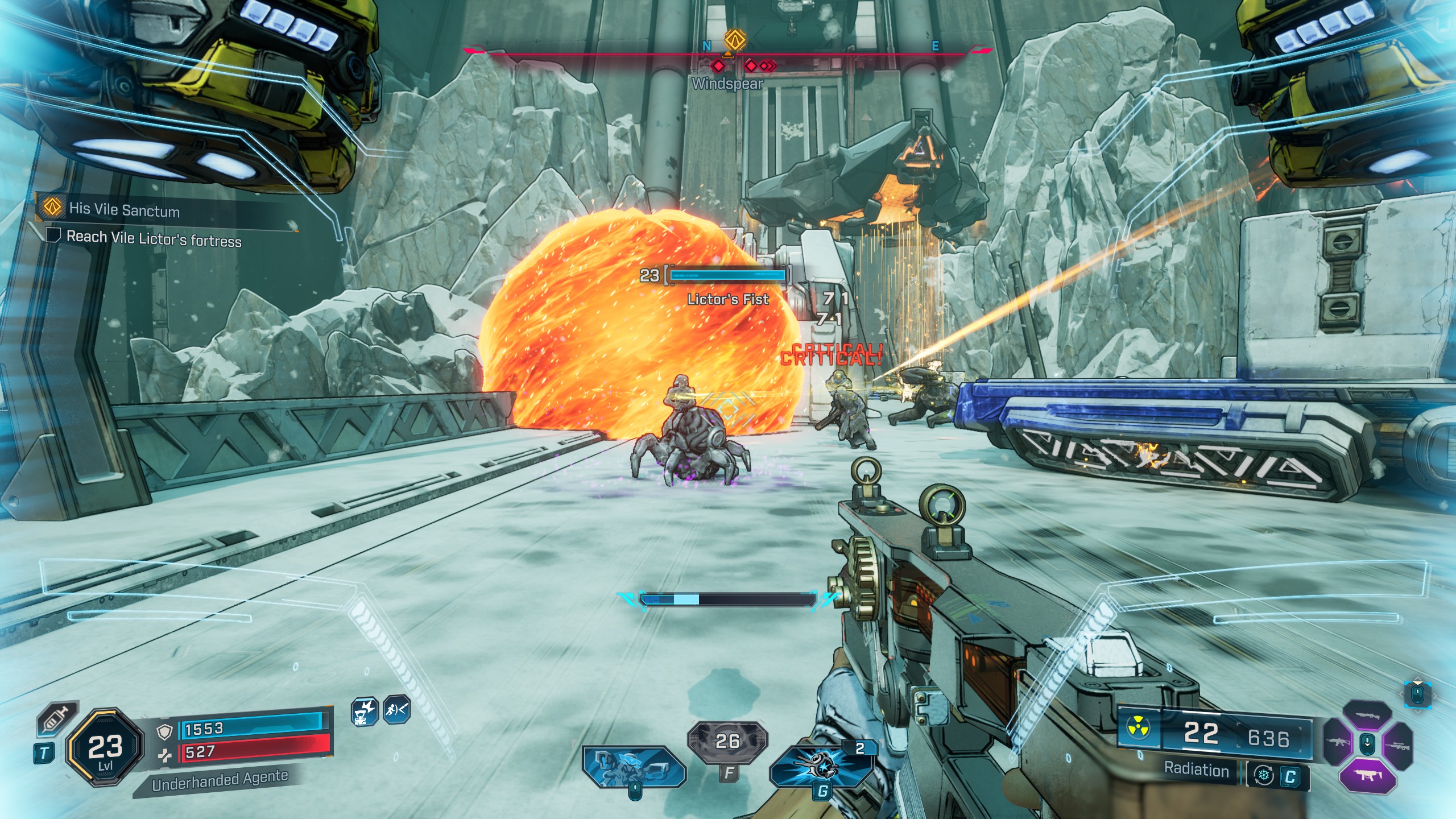Select the Reach Vile Lictor's fortress objective
Screen dimensions: 1456x819
click(154, 238)
